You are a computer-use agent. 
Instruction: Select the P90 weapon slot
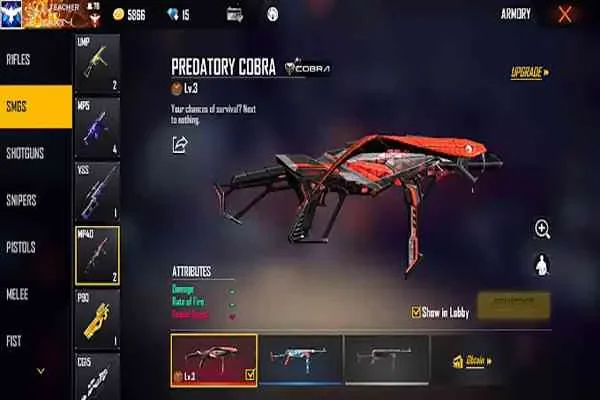pos(97,319)
